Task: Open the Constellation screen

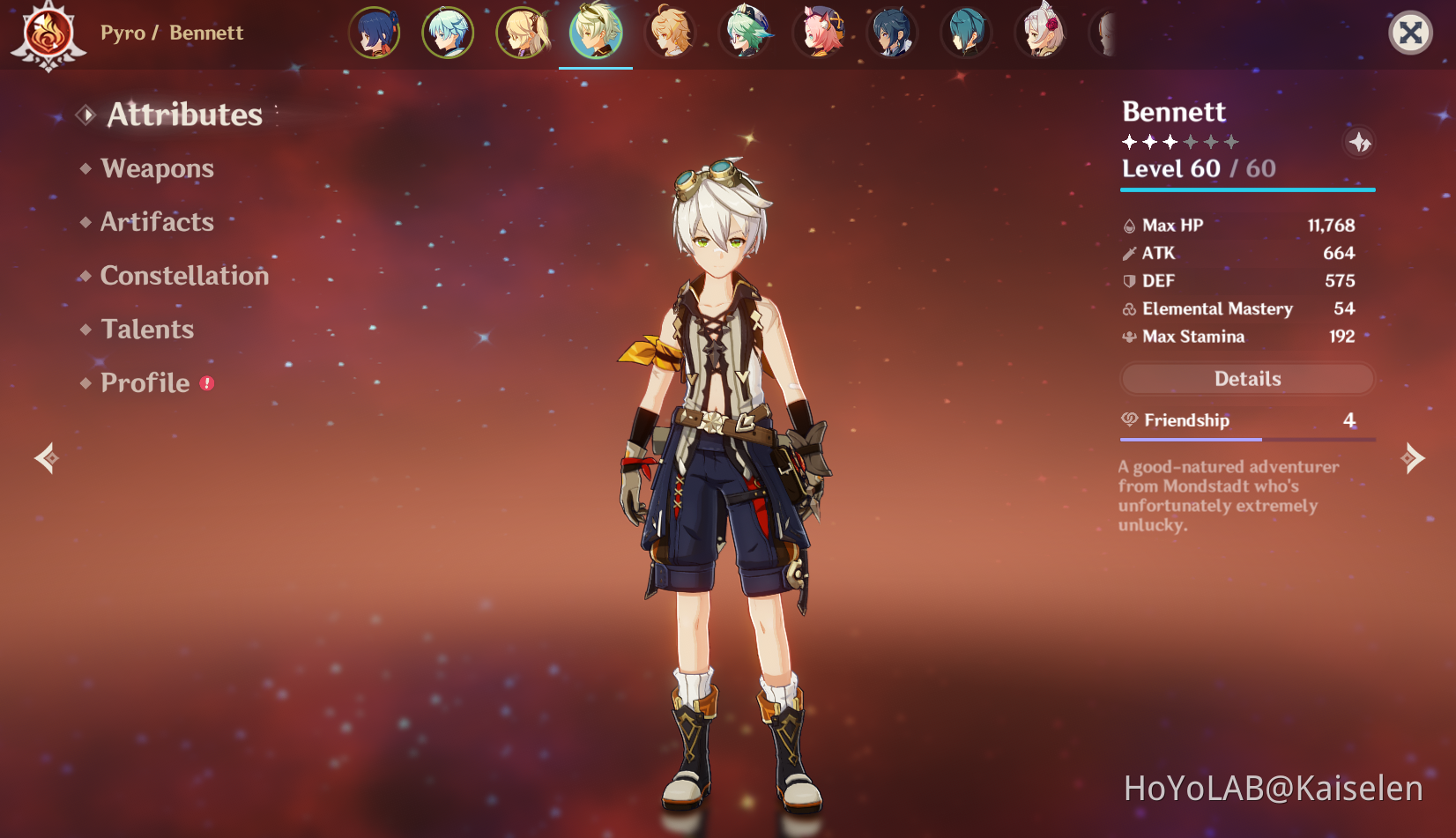Action: coord(184,276)
